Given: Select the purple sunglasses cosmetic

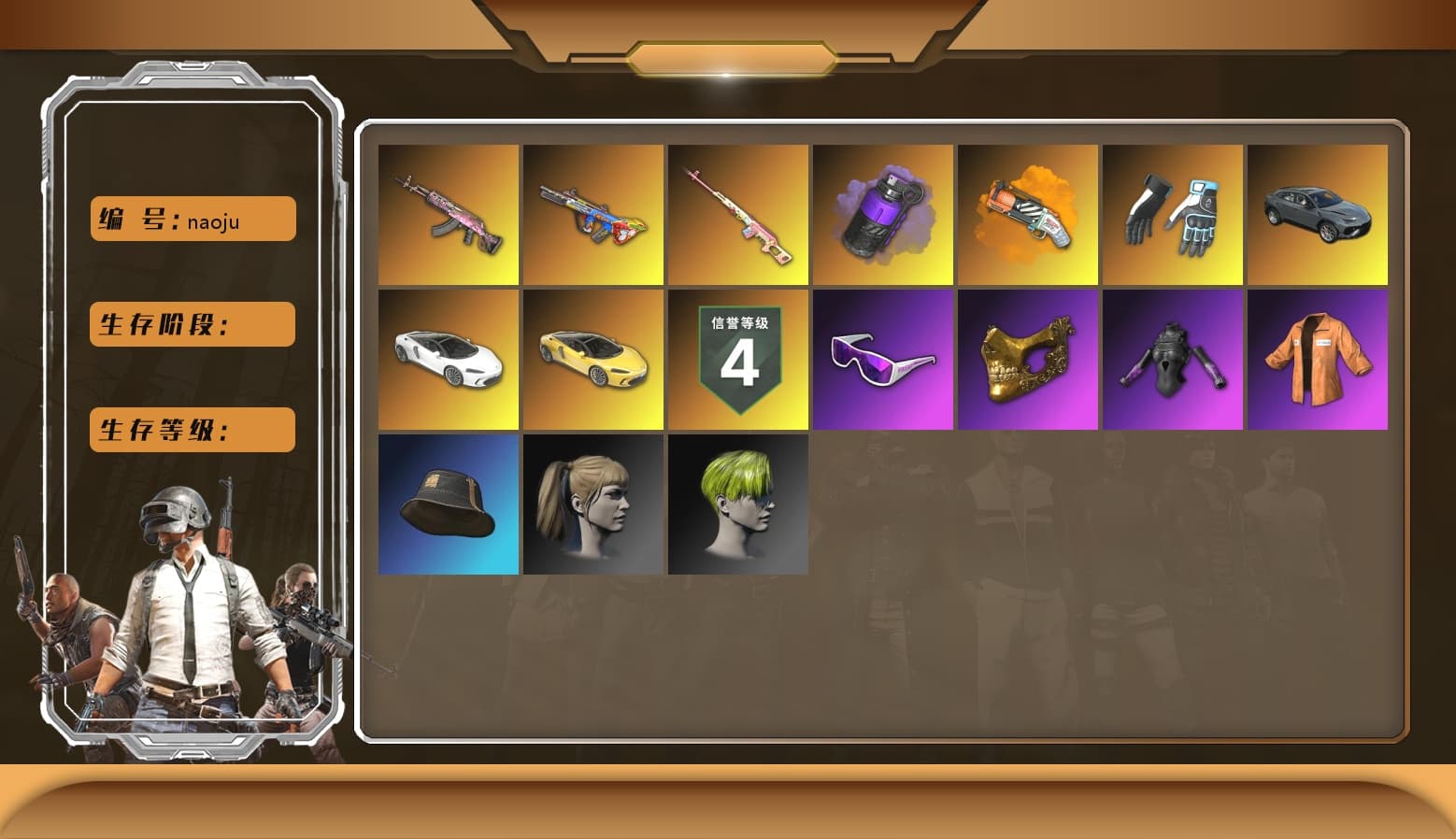Looking at the screenshot, I should (x=882, y=359).
